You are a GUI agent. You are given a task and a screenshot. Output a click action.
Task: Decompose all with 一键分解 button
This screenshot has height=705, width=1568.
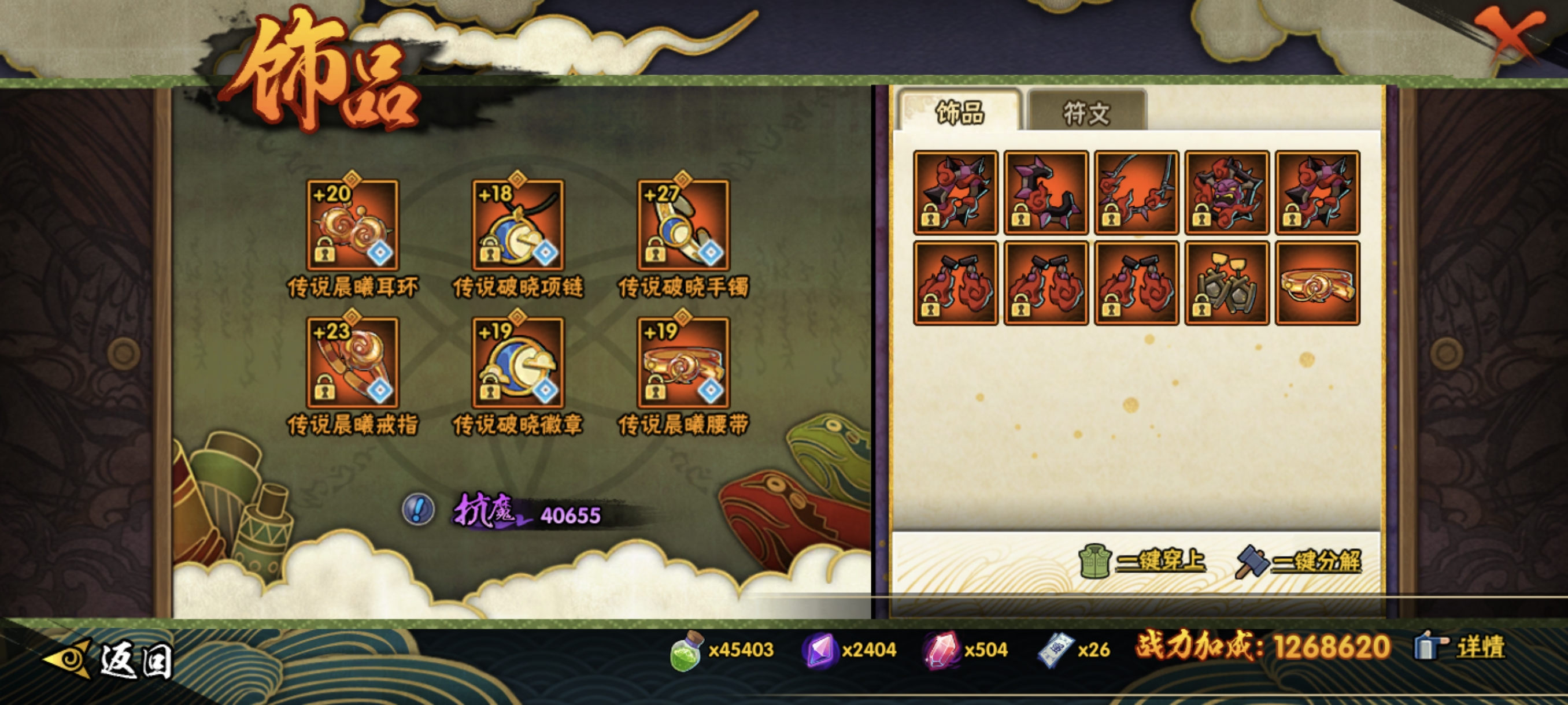[x=1299, y=560]
